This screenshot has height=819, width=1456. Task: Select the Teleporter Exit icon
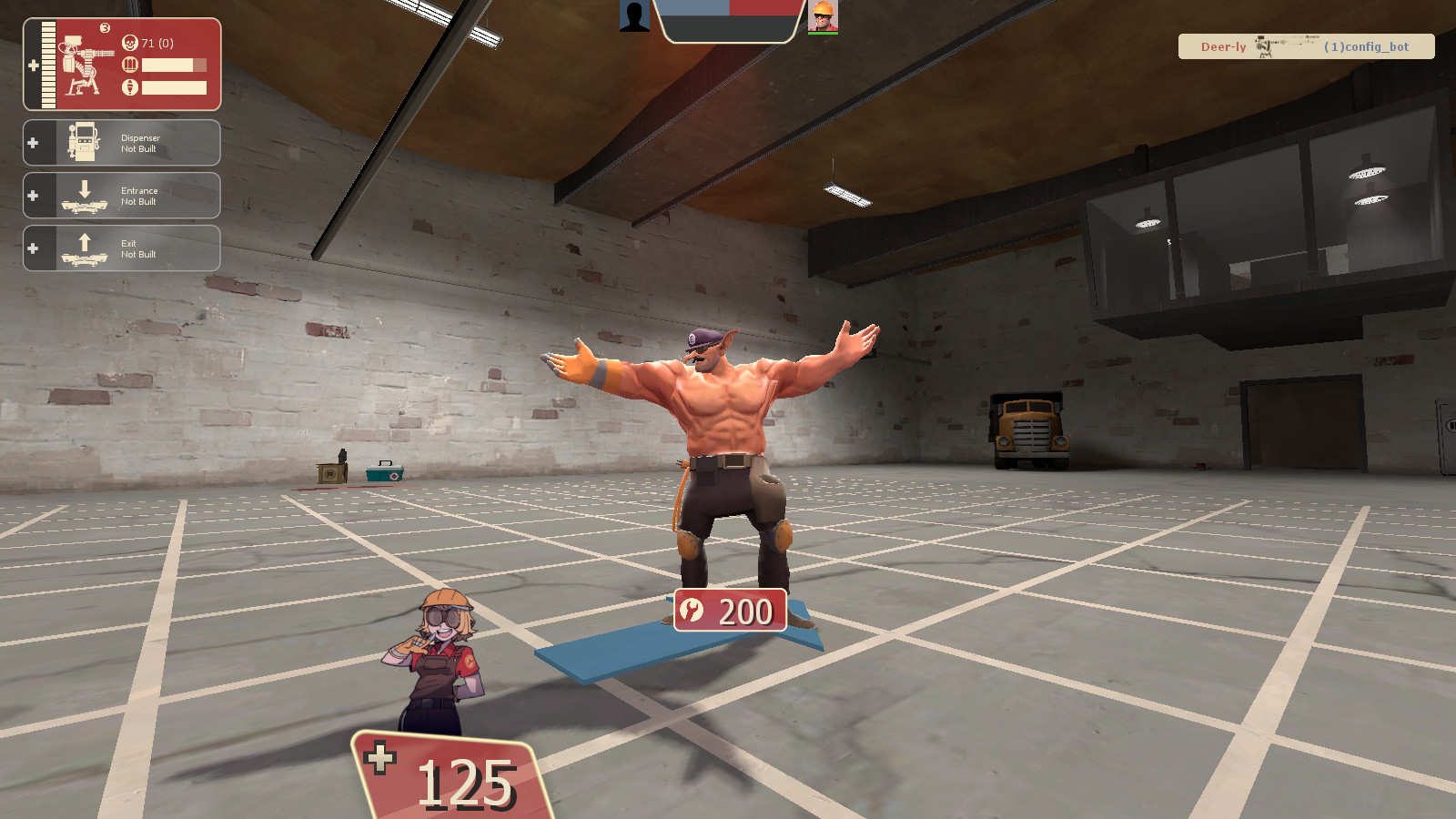(82, 248)
